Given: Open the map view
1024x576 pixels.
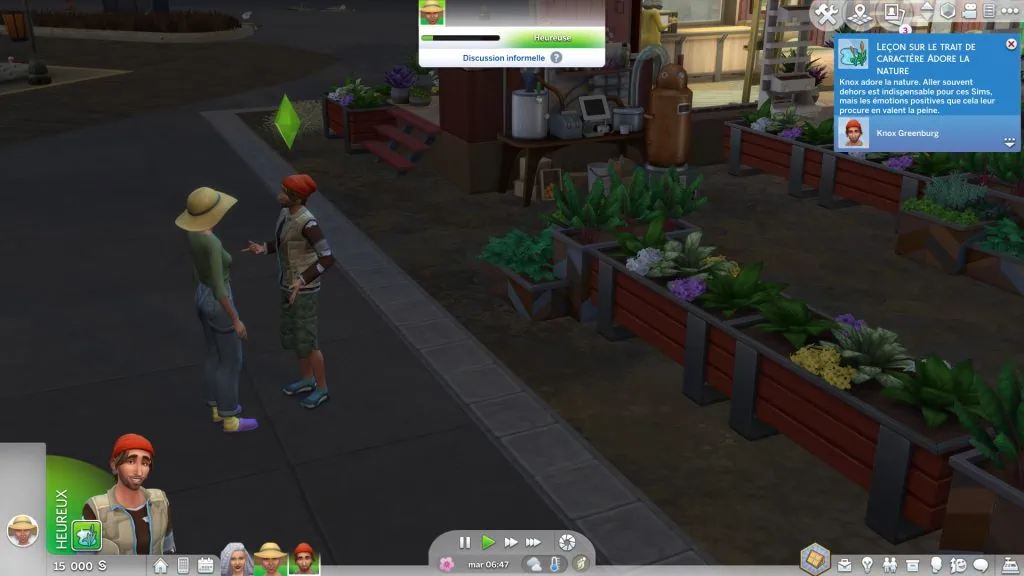Looking at the screenshot, I should (x=858, y=13).
